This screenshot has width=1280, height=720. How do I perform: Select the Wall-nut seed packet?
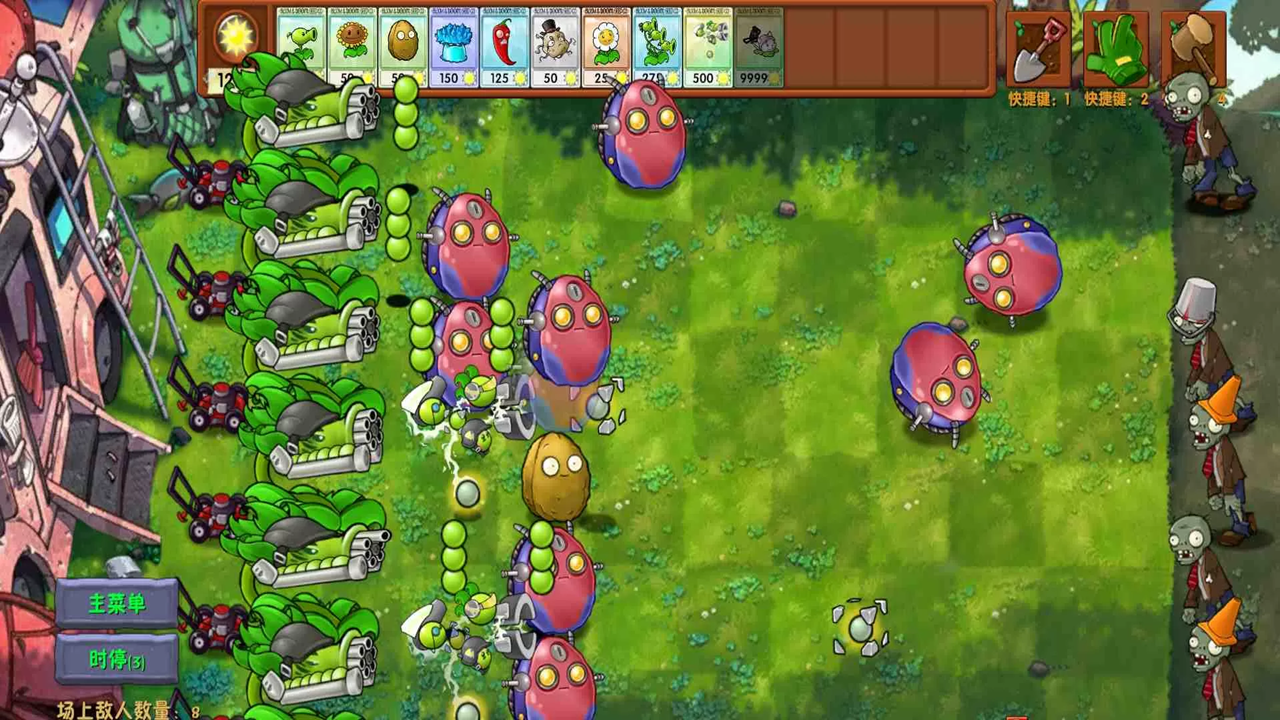pyautogui.click(x=403, y=45)
